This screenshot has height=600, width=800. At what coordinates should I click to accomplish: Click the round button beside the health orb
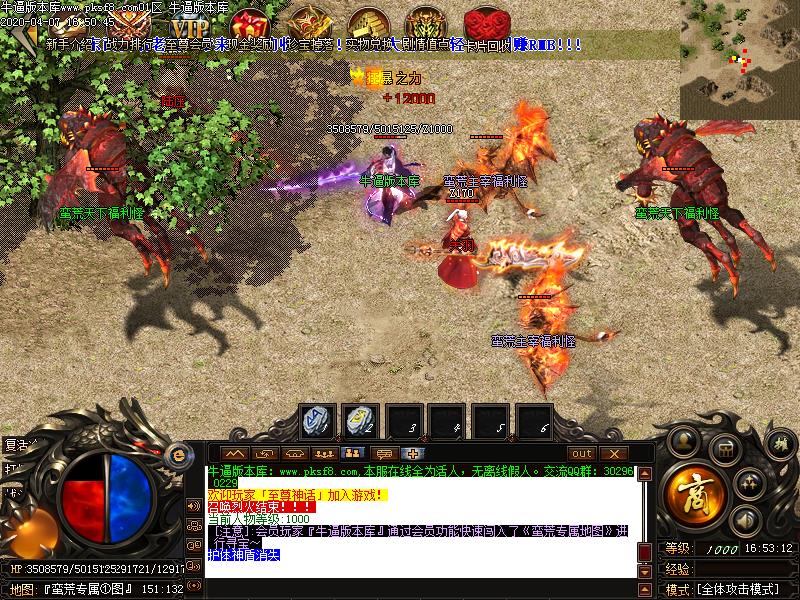point(180,454)
